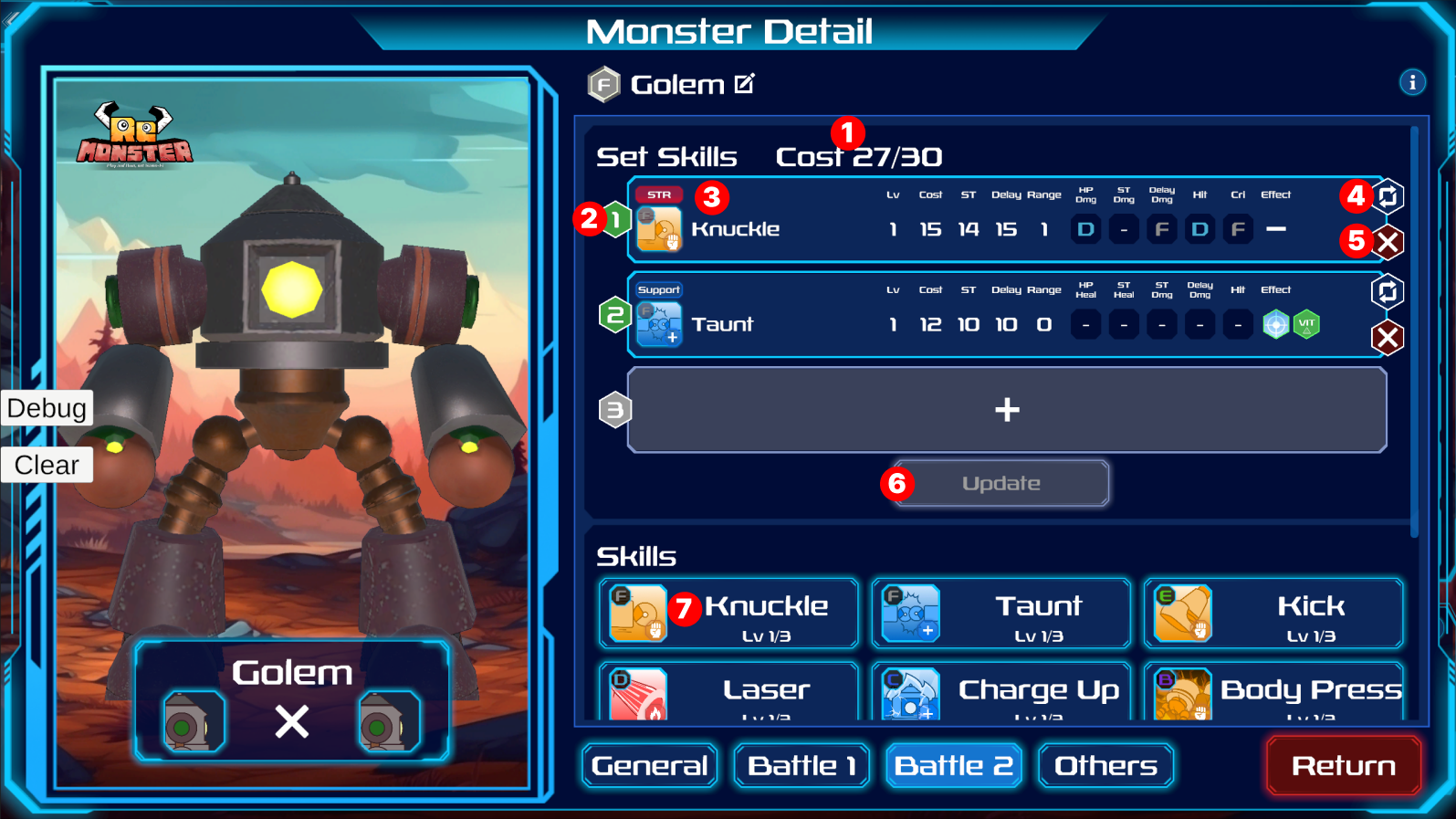Open the info icon panel
1456x819 pixels.
1412,82
